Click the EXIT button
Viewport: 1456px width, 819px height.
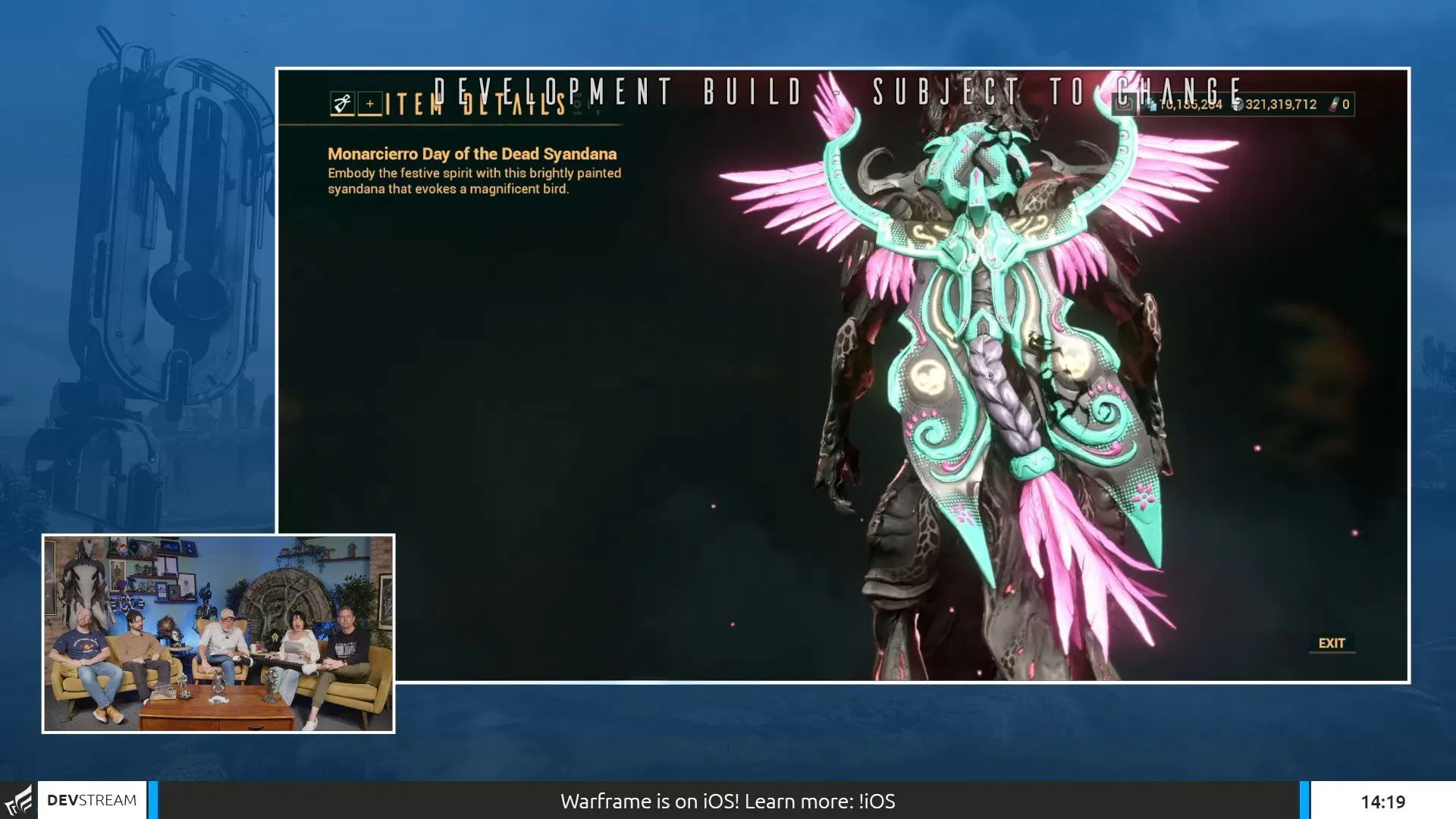coord(1332,643)
